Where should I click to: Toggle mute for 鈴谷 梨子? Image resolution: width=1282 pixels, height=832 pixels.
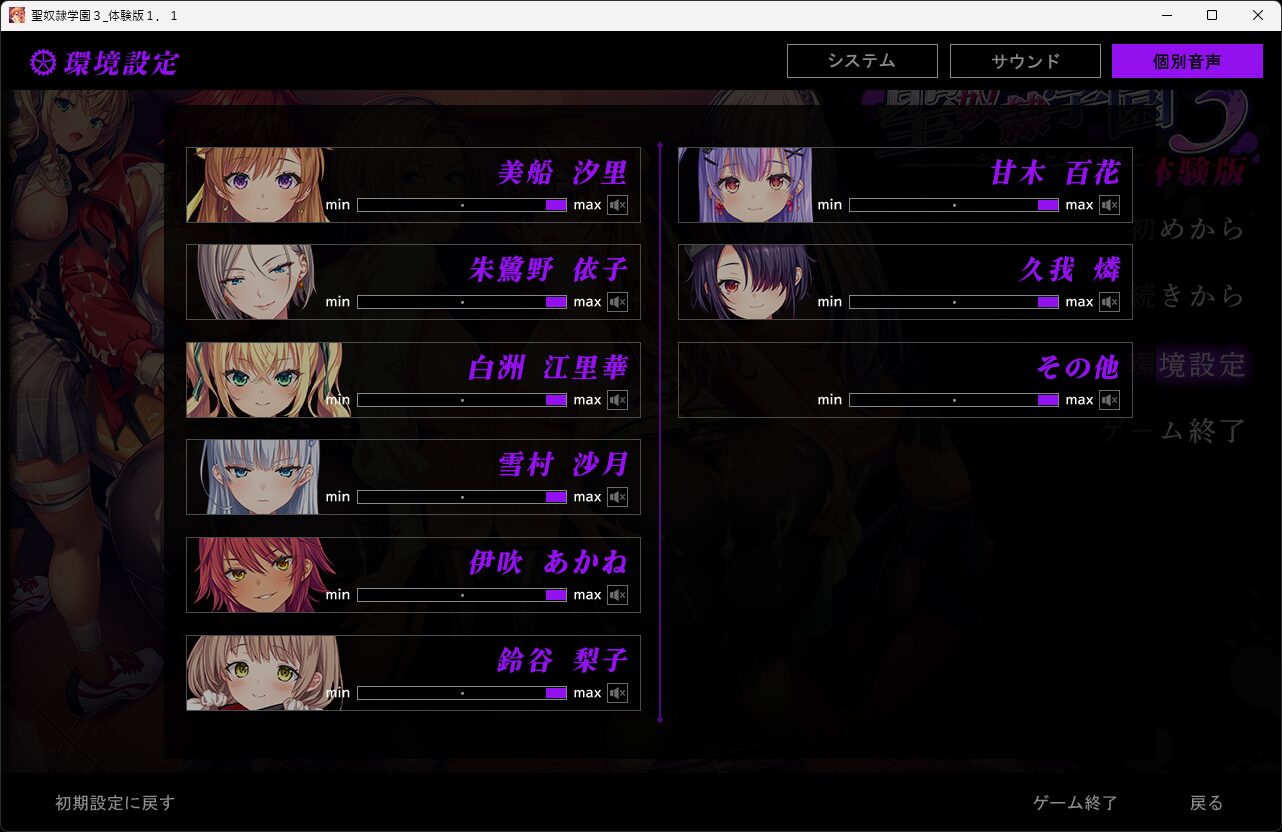617,693
